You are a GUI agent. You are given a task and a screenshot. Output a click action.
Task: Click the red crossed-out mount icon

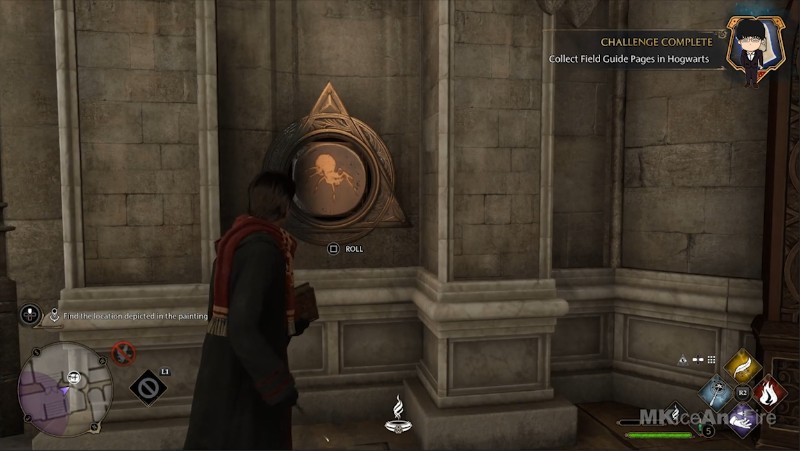(x=124, y=353)
